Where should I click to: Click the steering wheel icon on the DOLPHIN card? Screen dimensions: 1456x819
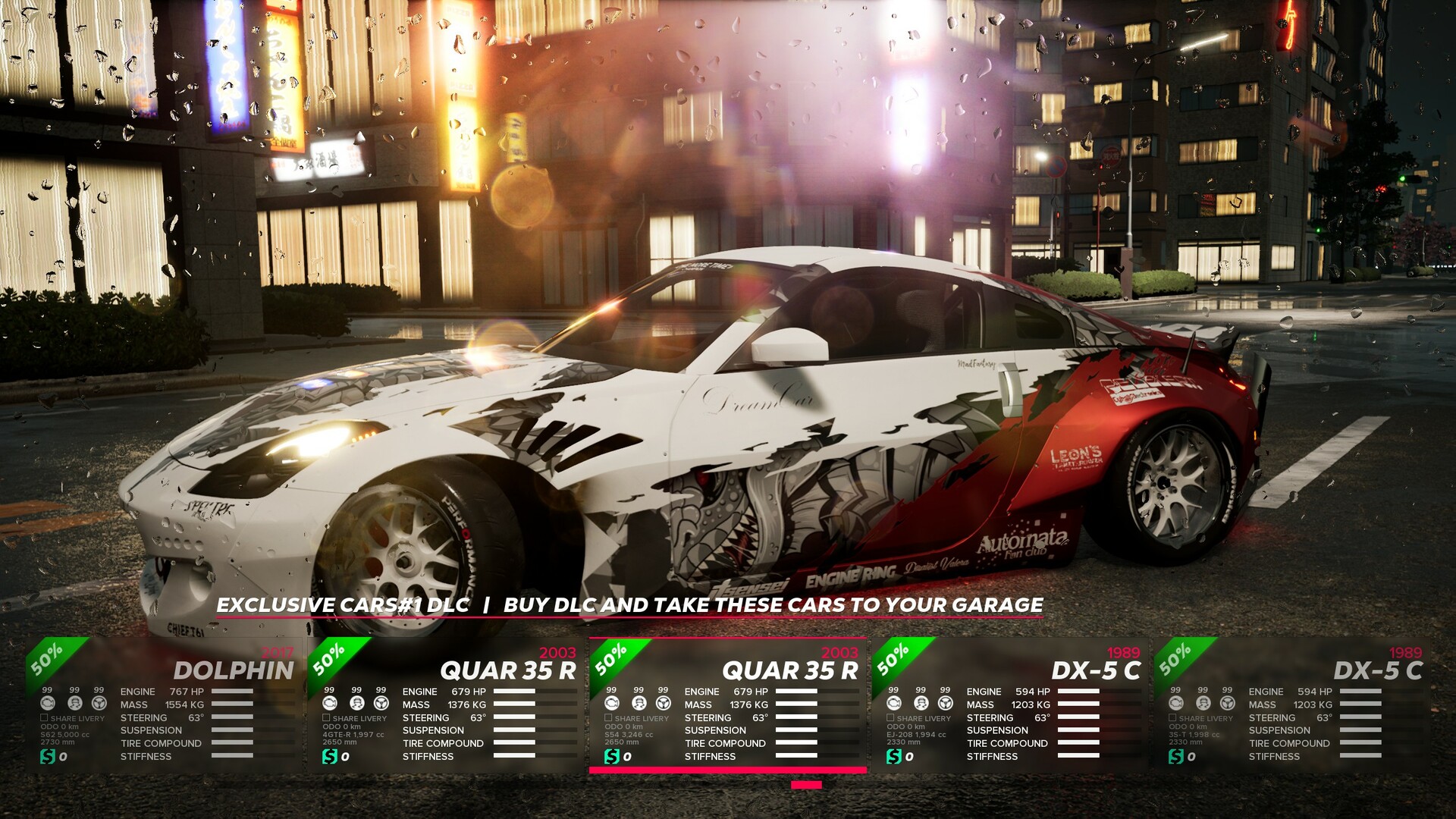99,704
